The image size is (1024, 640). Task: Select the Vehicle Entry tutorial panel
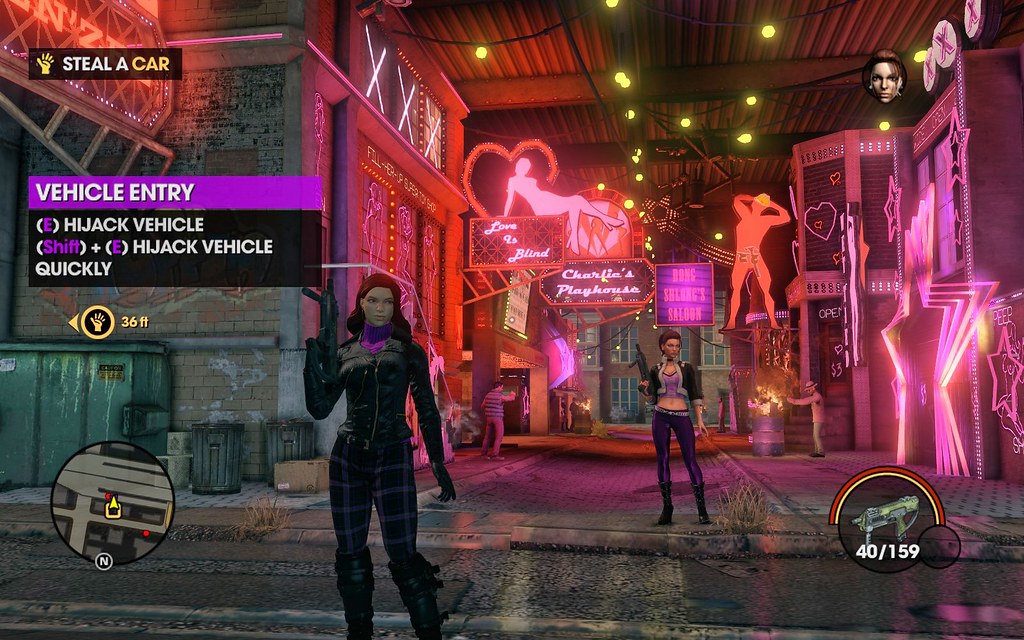(175, 232)
